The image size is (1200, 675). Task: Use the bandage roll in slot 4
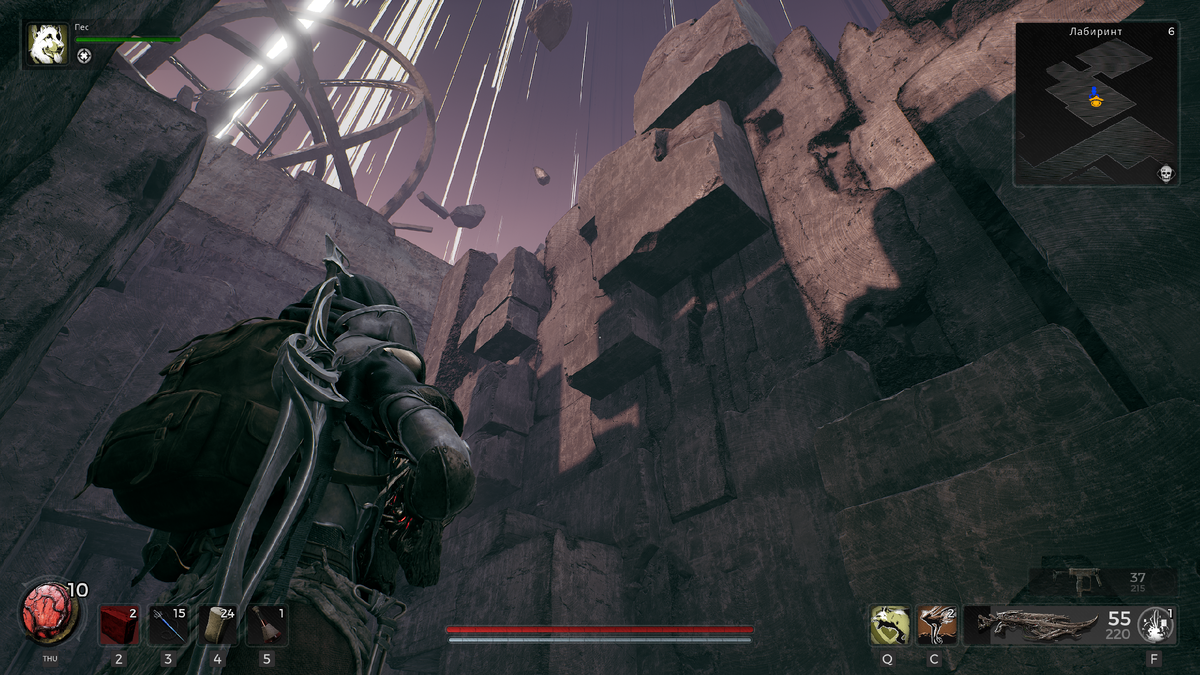[x=217, y=625]
